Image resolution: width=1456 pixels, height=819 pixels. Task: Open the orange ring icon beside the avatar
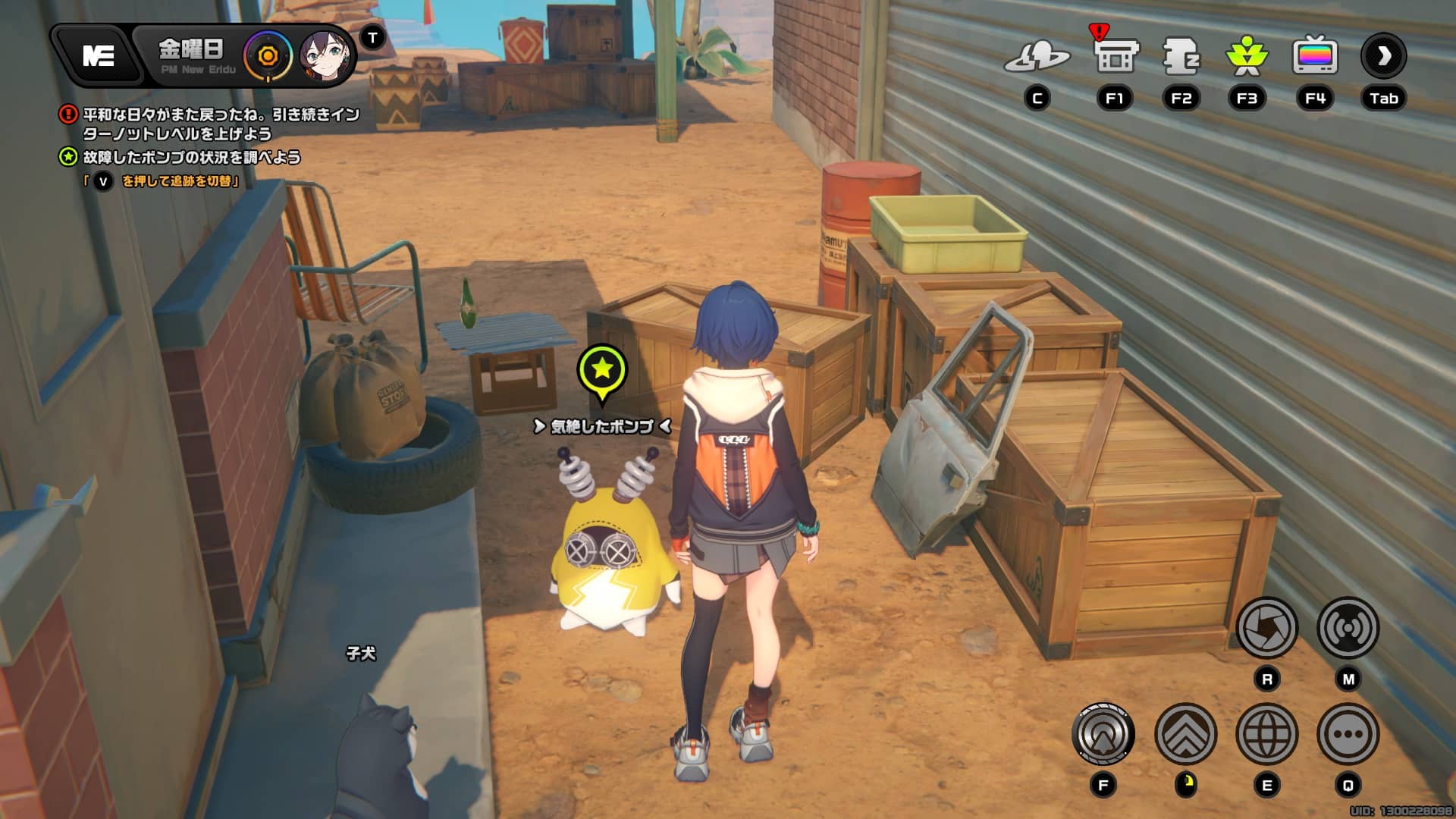[x=268, y=56]
